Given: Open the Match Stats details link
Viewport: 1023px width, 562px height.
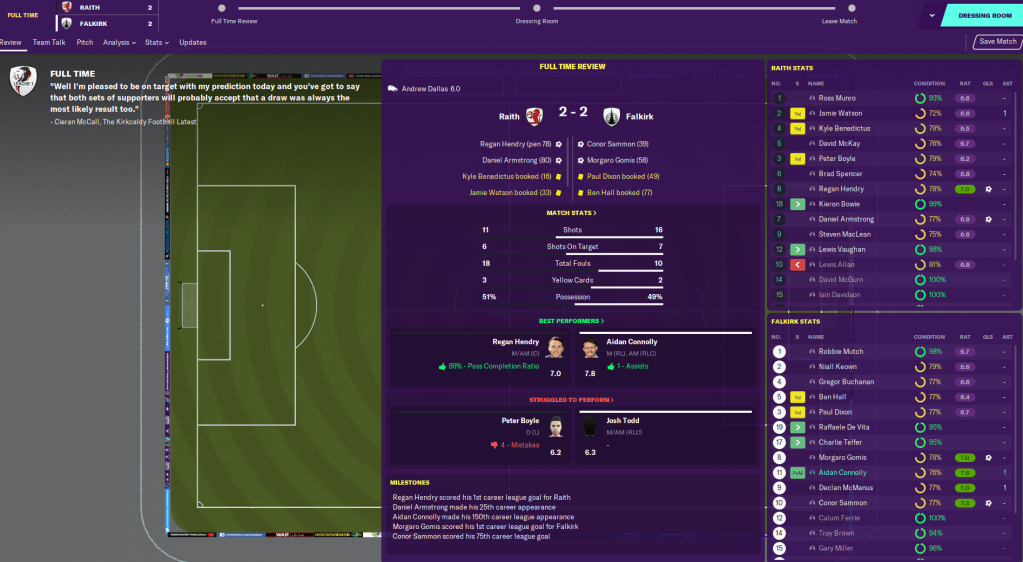Looking at the screenshot, I should click(x=572, y=213).
